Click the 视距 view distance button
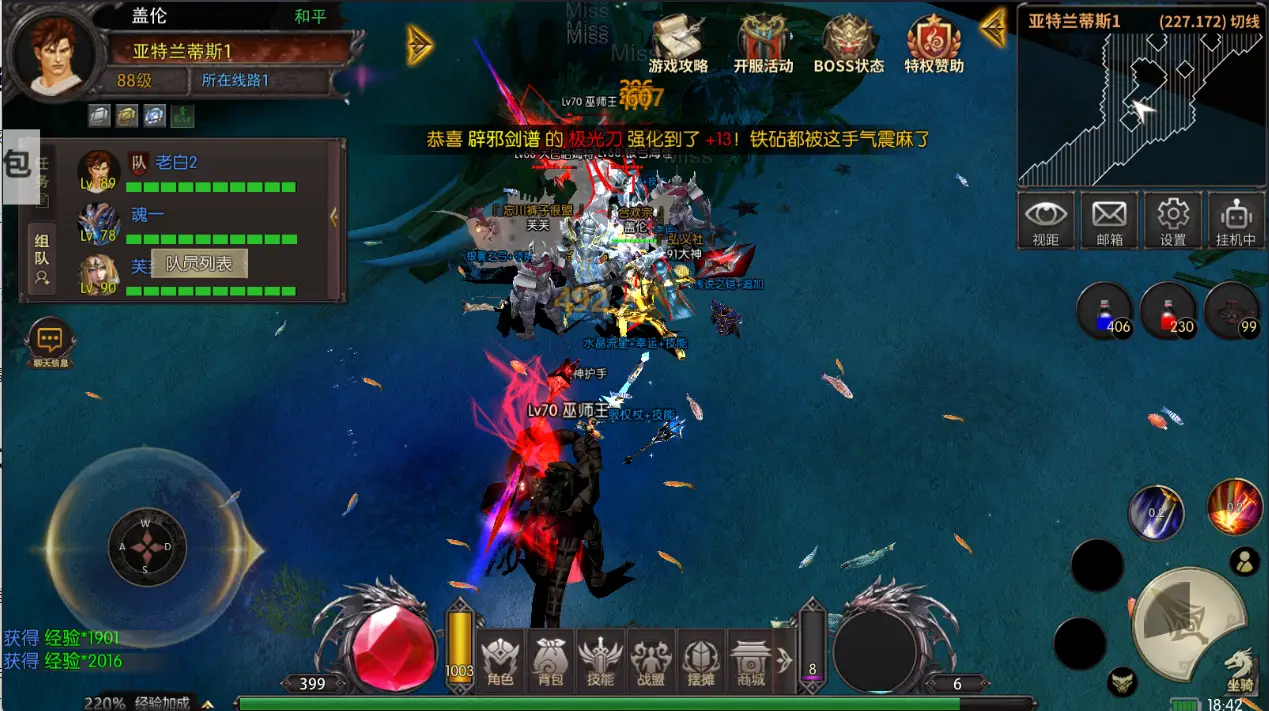This screenshot has height=711, width=1269. point(1046,220)
